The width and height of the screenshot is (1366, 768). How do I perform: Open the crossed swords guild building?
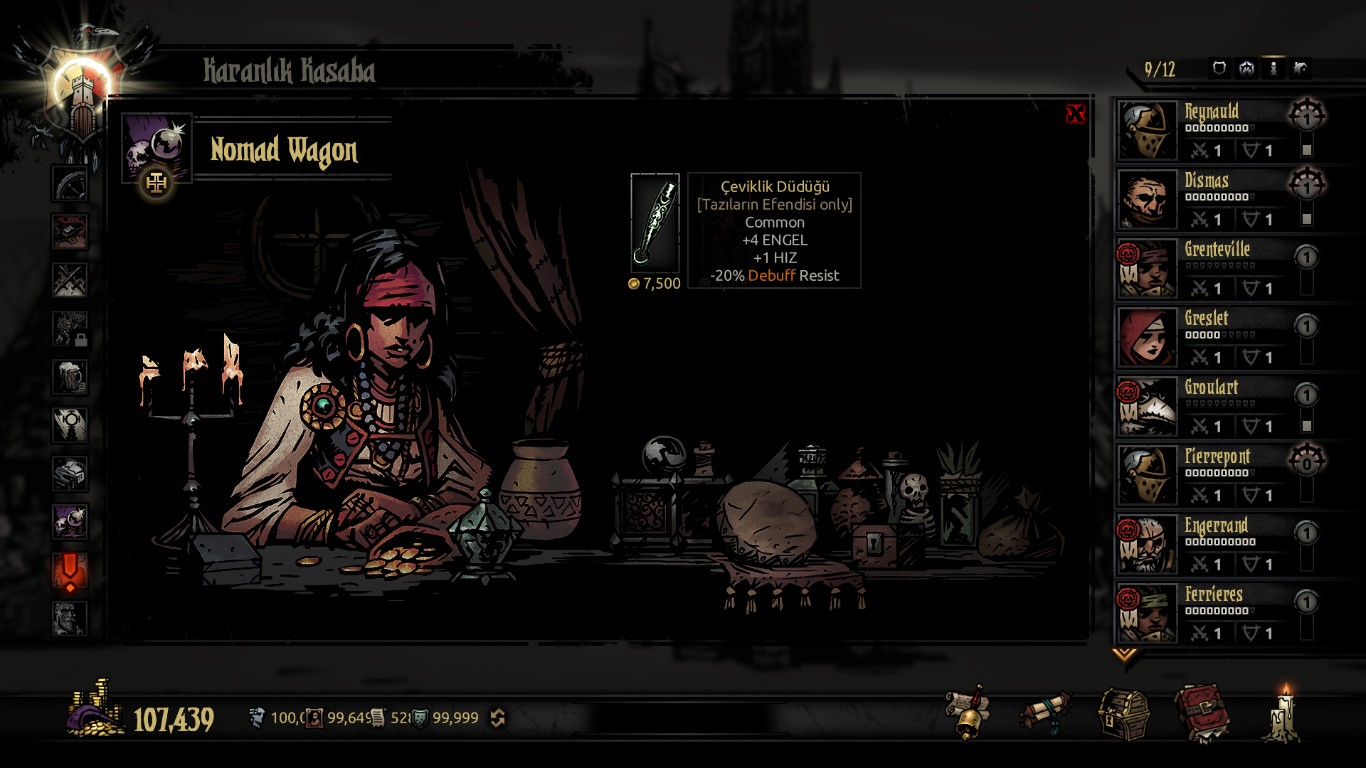coord(70,280)
